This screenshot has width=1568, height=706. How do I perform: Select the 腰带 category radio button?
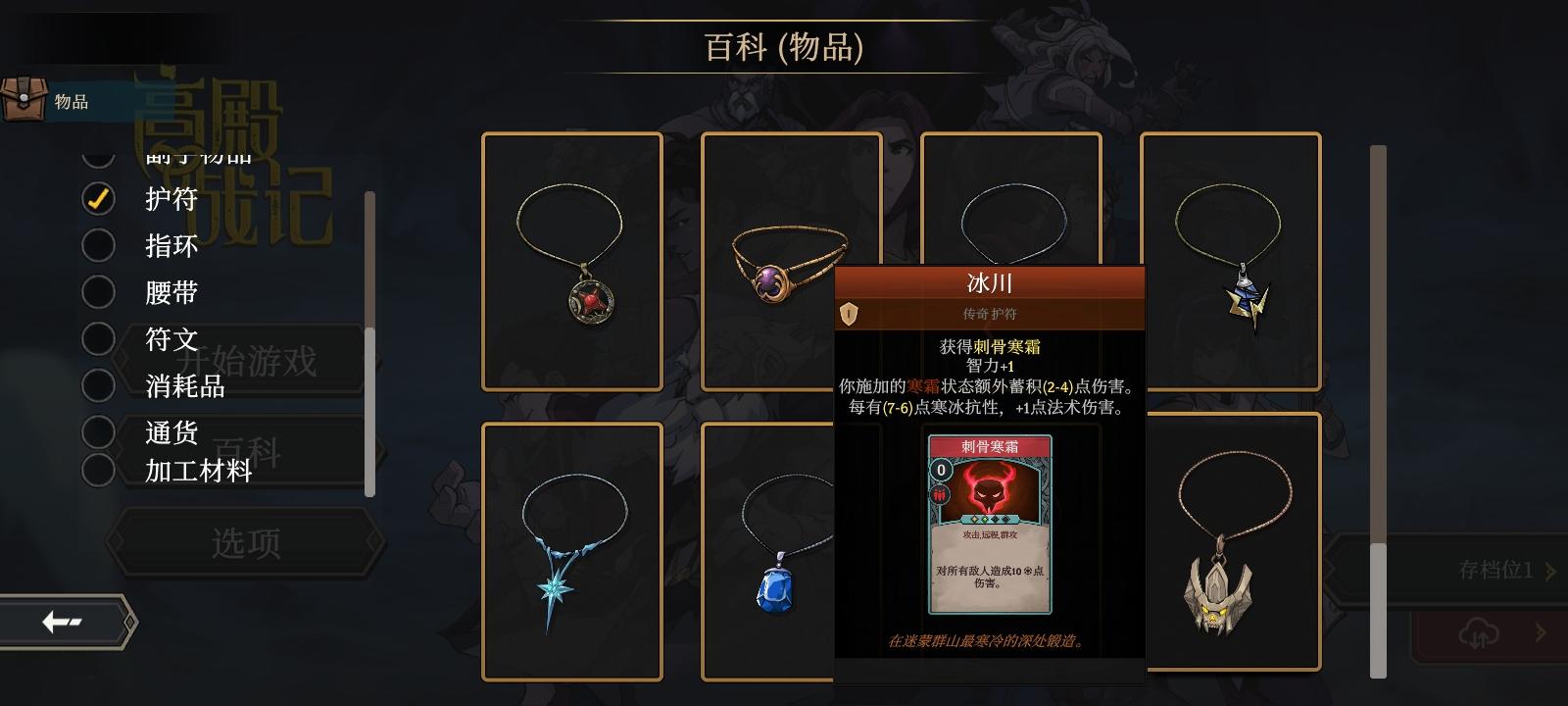tap(98, 292)
